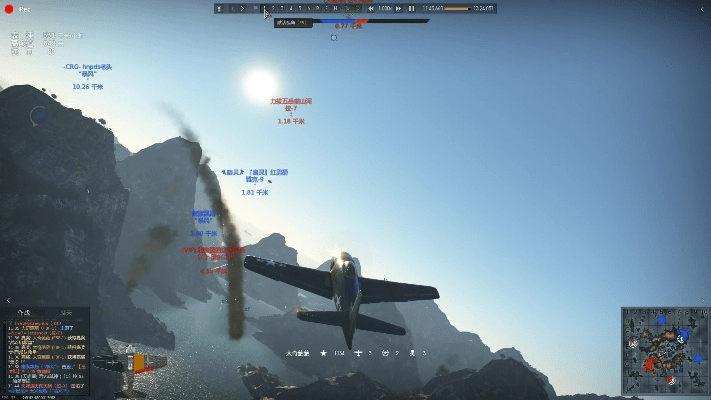The height and width of the screenshot is (400, 711).
Task: Click the Rec recording indicator
Action: coord(15,8)
